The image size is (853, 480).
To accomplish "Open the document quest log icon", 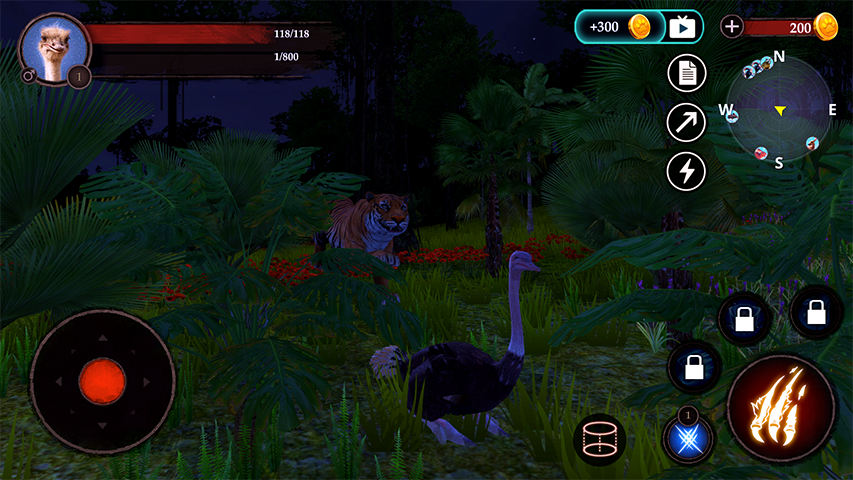I will tap(686, 73).
